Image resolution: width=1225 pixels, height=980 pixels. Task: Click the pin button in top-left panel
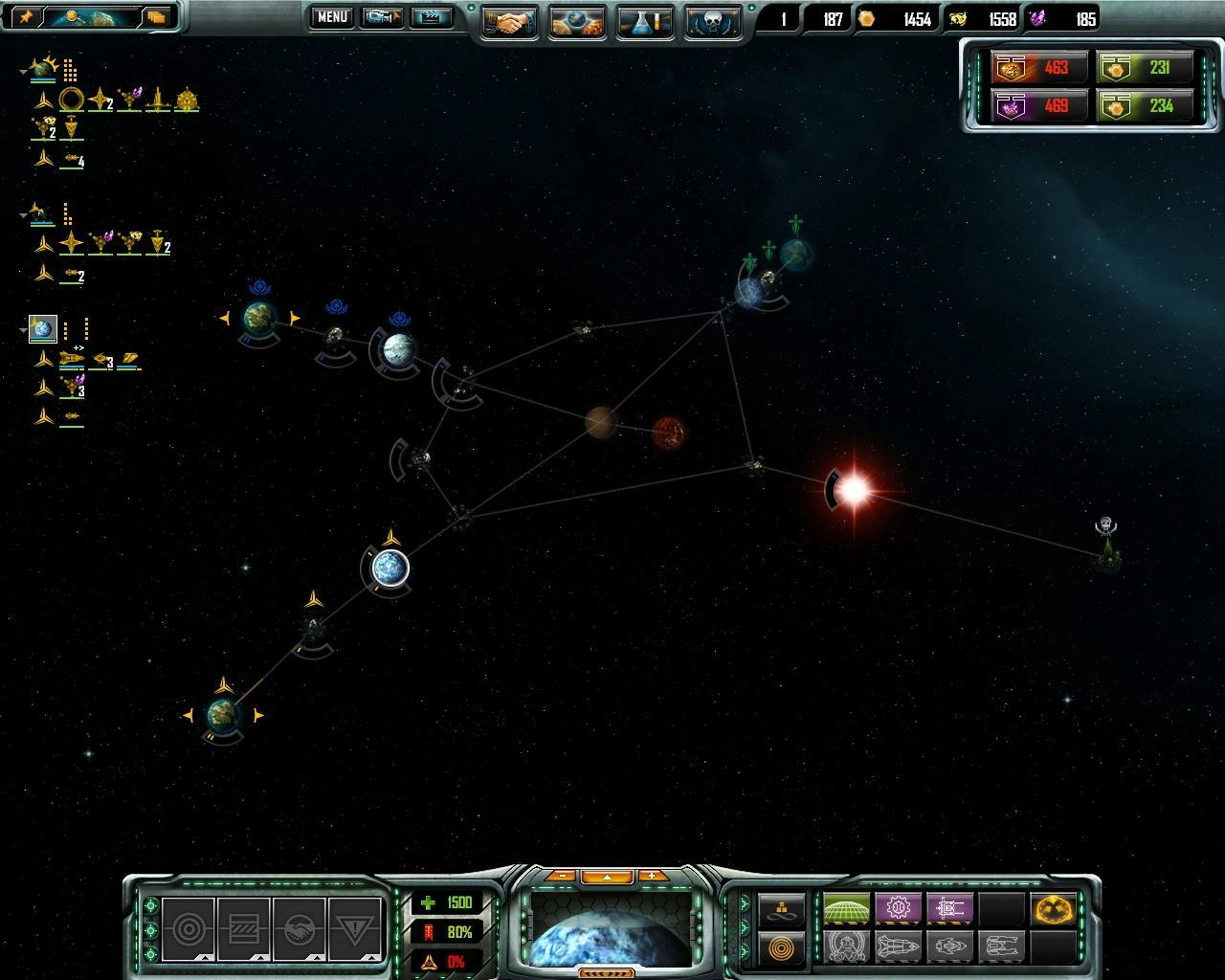[x=26, y=16]
